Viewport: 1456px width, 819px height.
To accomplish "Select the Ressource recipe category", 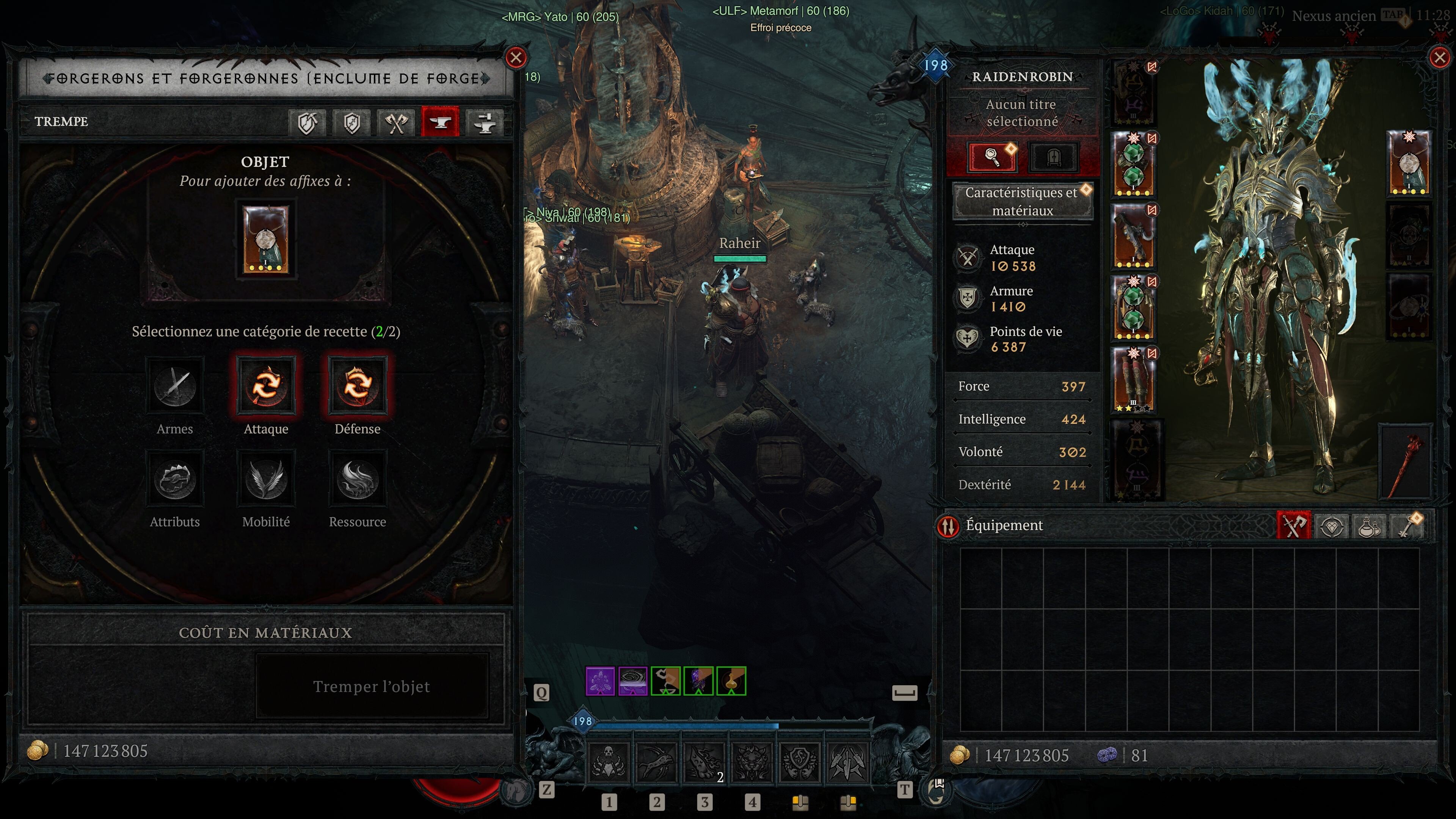I will tap(357, 479).
